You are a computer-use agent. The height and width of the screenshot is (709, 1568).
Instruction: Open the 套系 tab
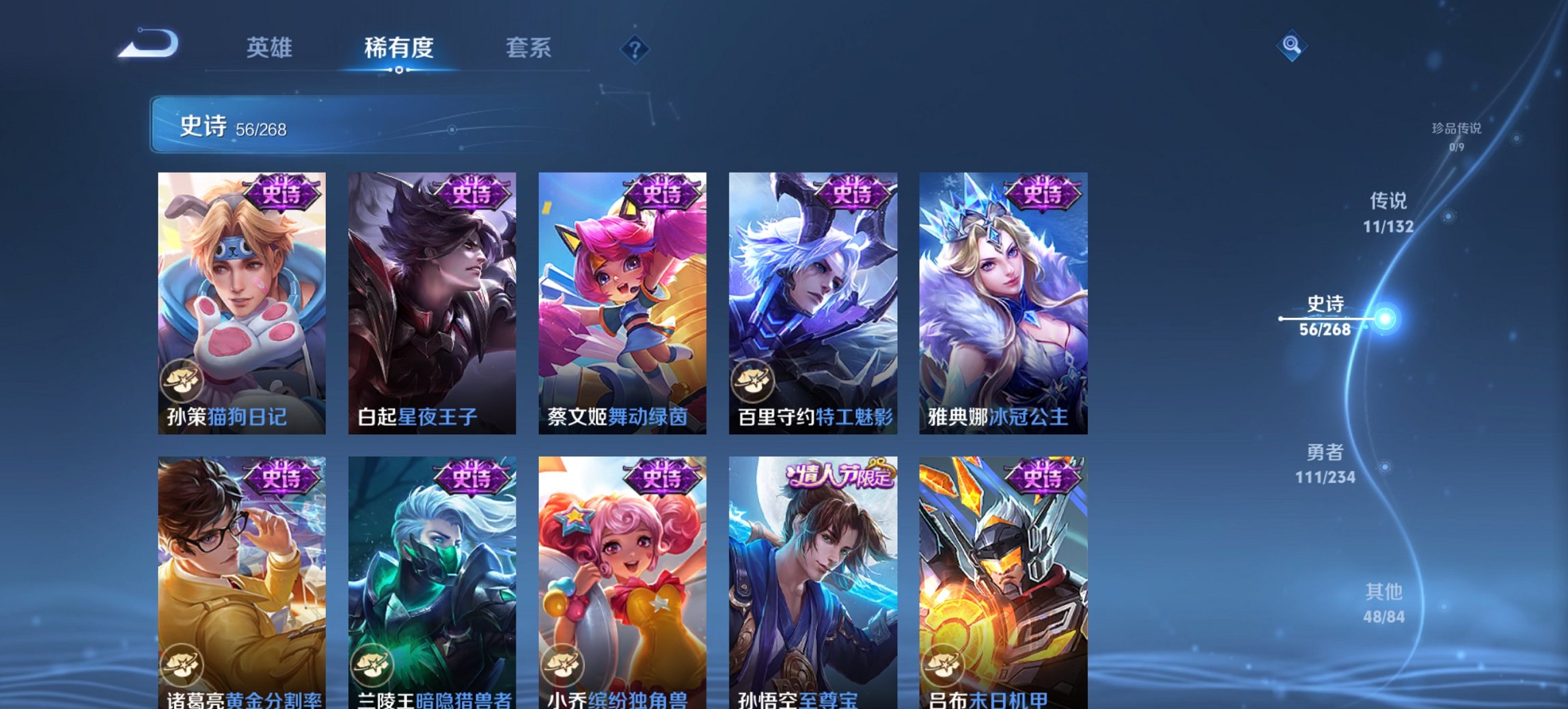pyautogui.click(x=529, y=48)
